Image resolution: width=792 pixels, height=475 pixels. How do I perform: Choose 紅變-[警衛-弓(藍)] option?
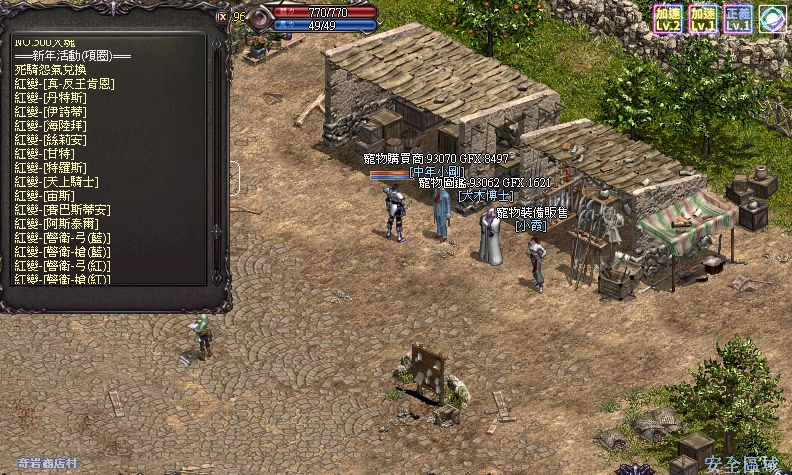62,238
